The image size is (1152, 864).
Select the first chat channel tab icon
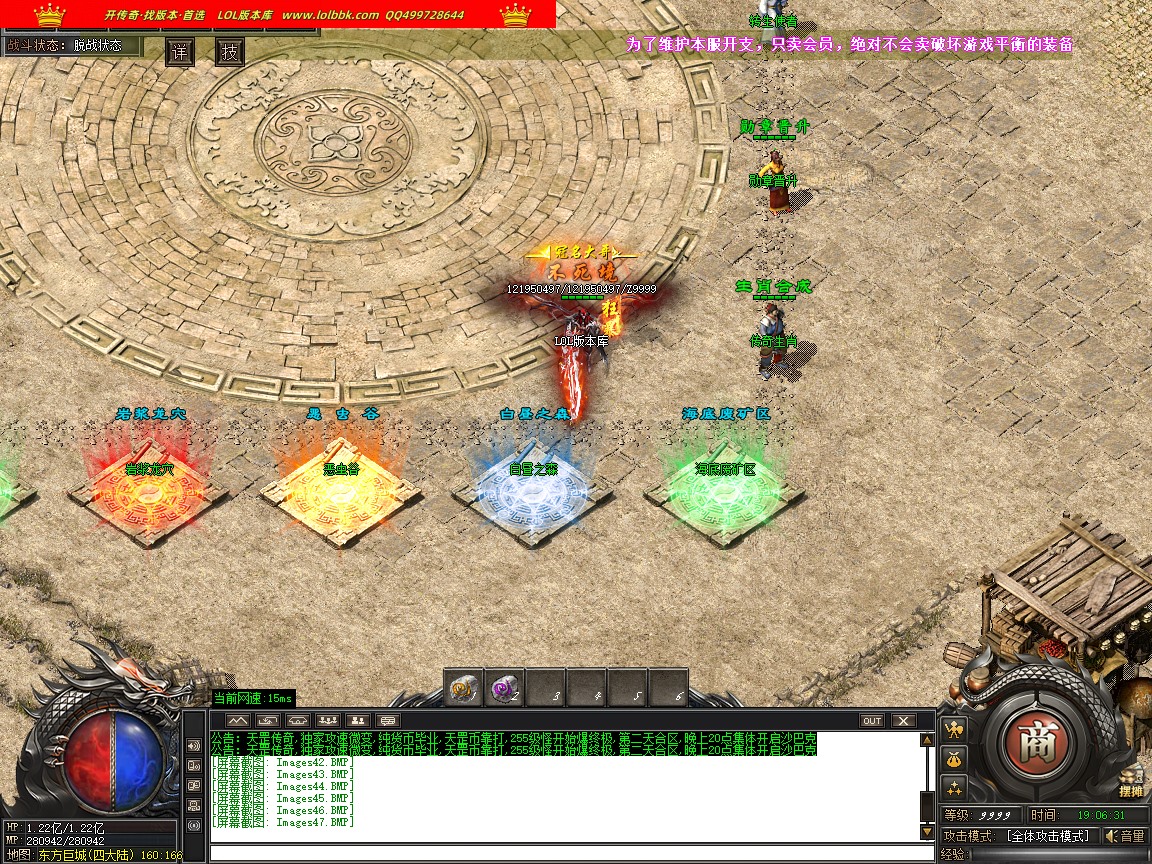pos(237,721)
